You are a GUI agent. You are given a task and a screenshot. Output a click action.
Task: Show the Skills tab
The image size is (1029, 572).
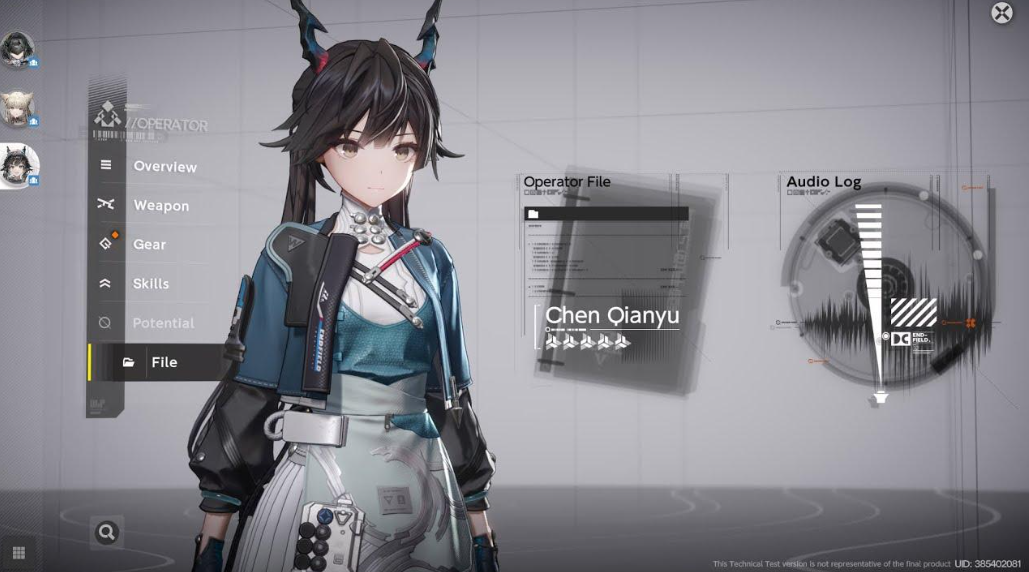pos(151,284)
